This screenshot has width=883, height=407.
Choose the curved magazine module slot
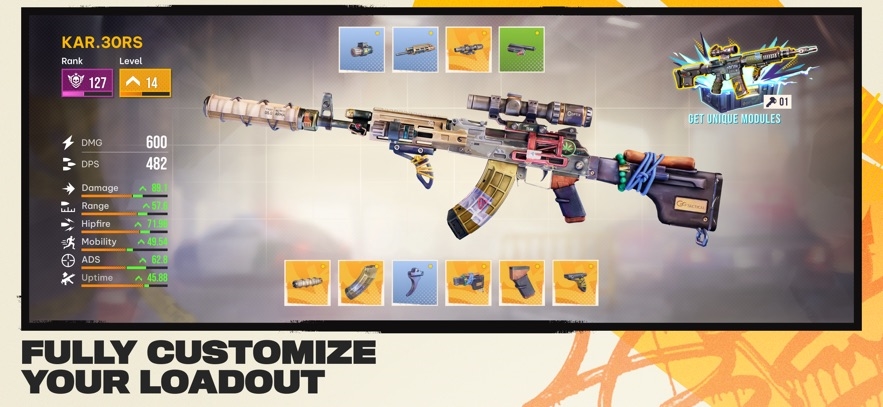tap(360, 283)
